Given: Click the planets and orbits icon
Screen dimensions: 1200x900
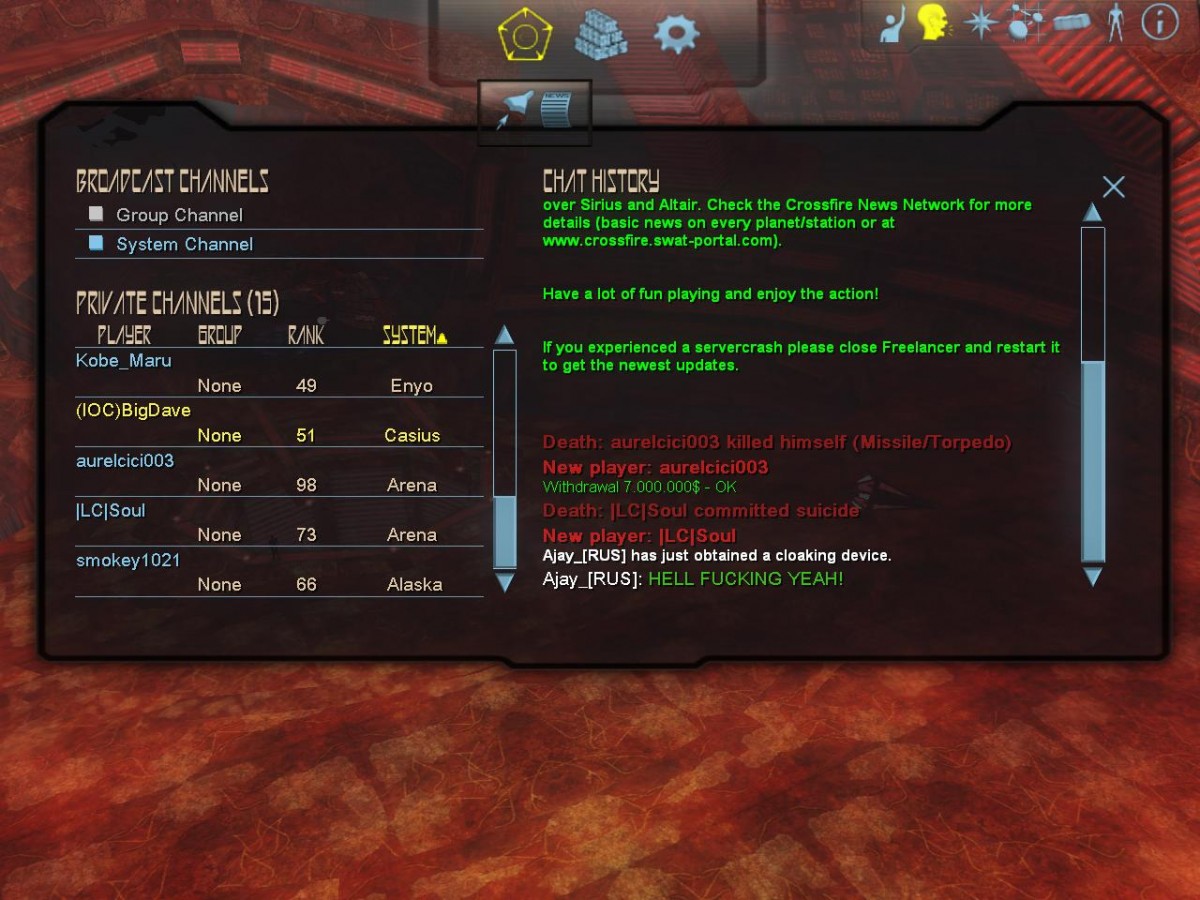Looking at the screenshot, I should tap(1022, 22).
